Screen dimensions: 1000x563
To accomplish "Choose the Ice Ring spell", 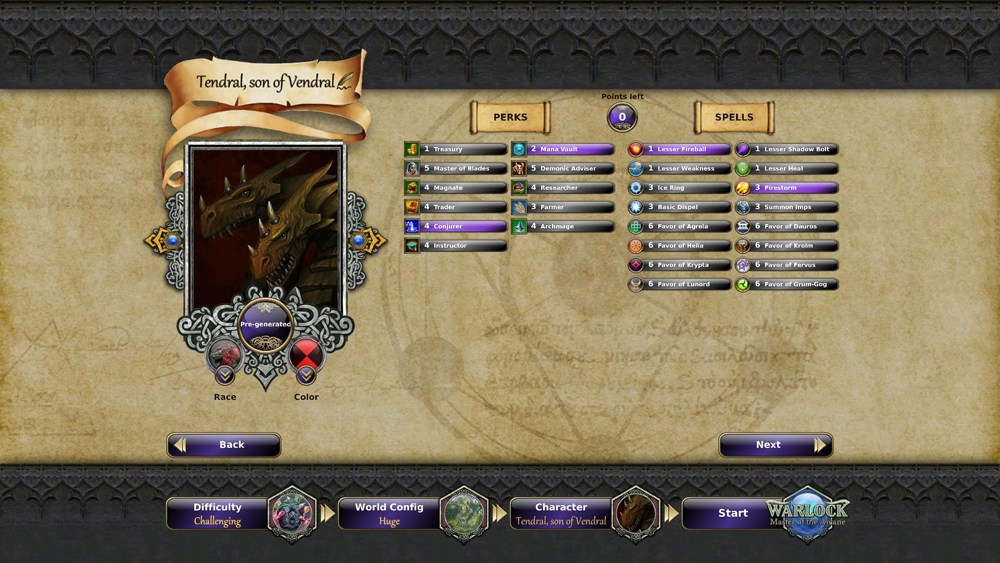I will coord(680,188).
